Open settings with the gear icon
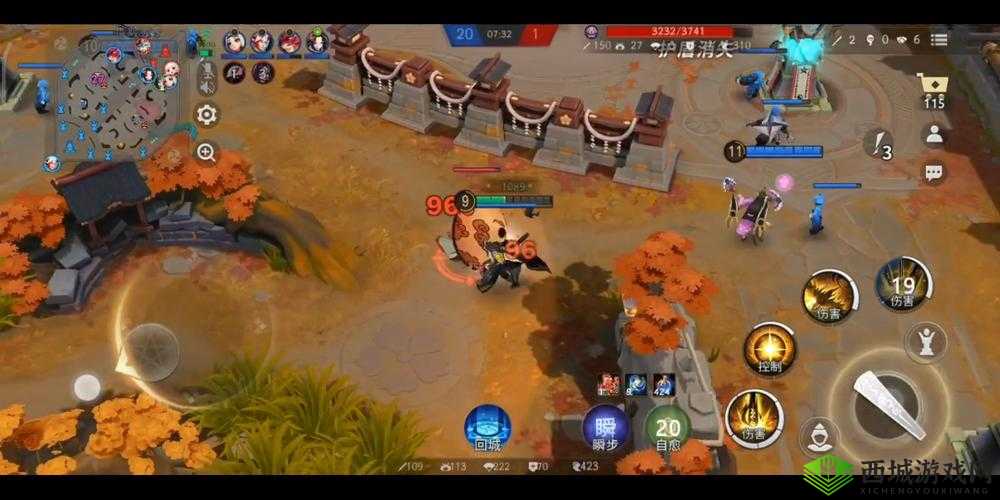Screen dimensions: 1000x500 click(207, 114)
